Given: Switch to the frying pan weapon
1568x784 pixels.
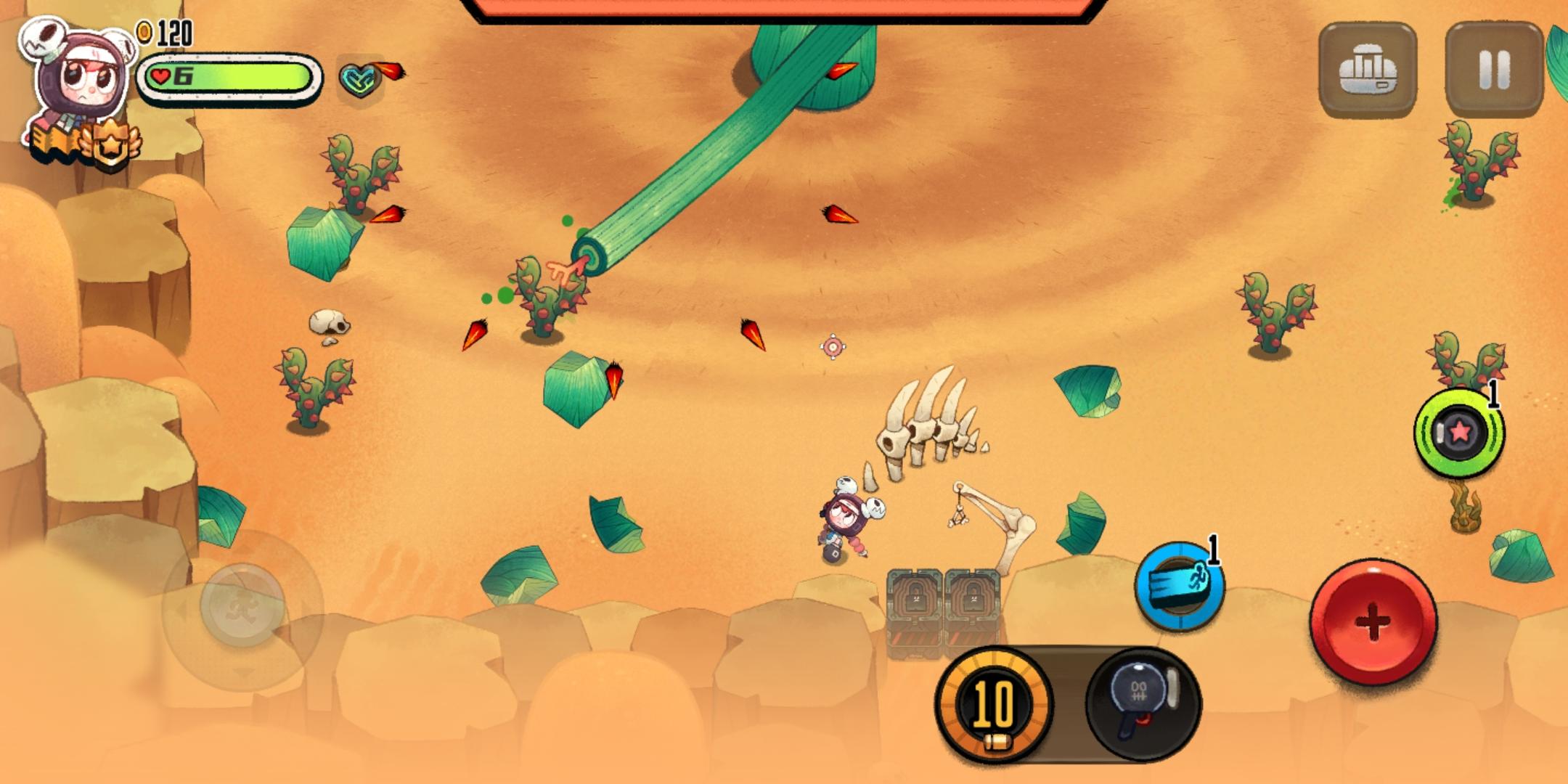Looking at the screenshot, I should 1143,703.
